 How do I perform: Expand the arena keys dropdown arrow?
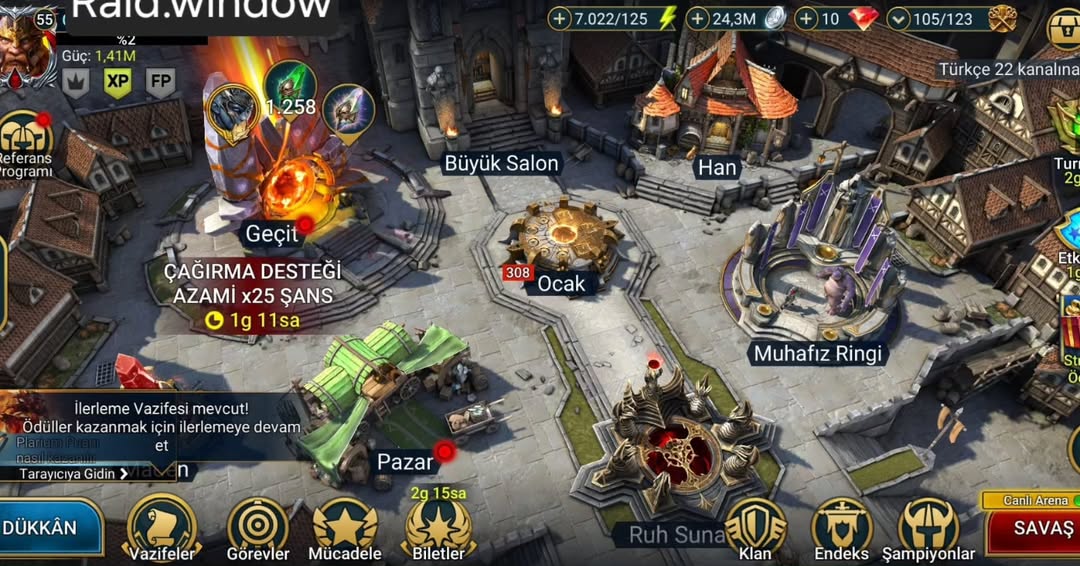pyautogui.click(x=898, y=18)
